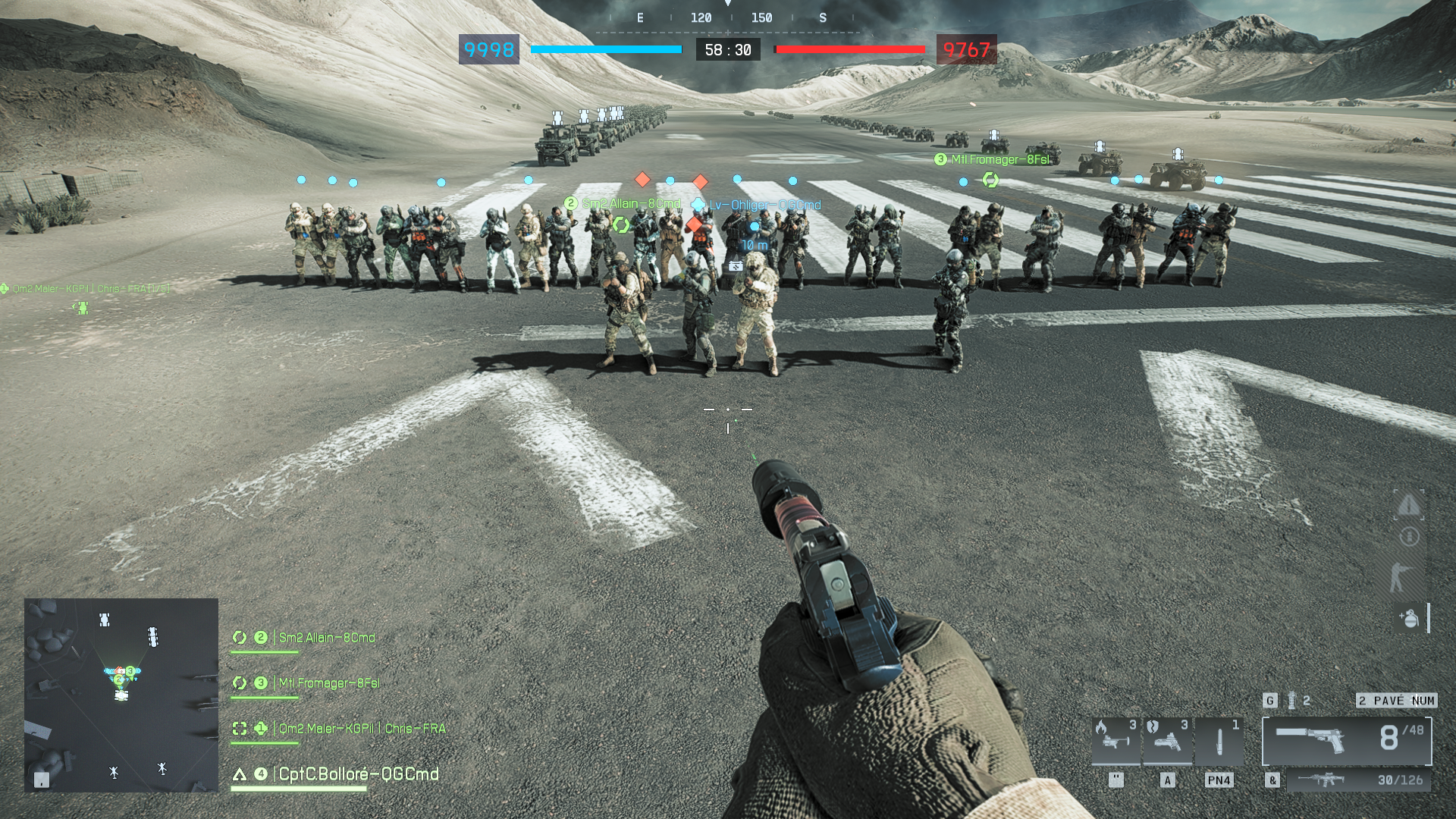
Task: Select the incendiary launcher gadget slot
Action: coord(1116,740)
